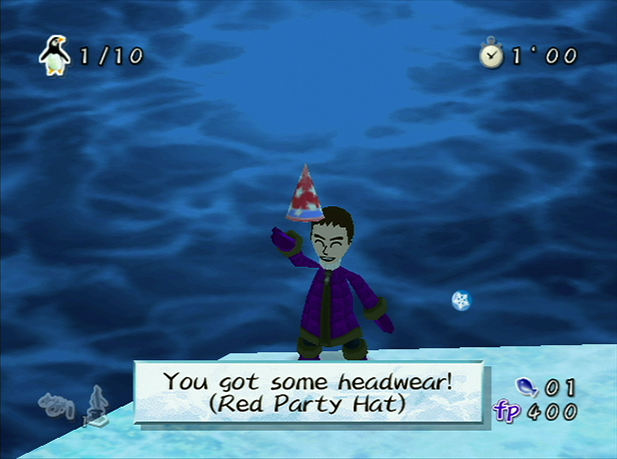Screen dimensions: 617x459
Task: Click the headwear notification message box
Action: (308, 392)
